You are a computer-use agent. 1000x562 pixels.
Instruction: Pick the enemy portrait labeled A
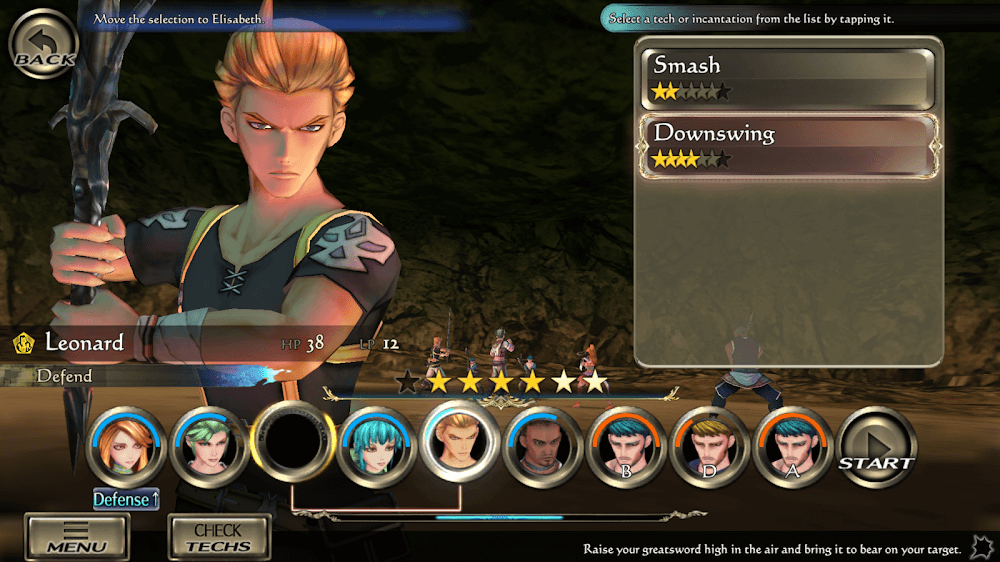(793, 447)
